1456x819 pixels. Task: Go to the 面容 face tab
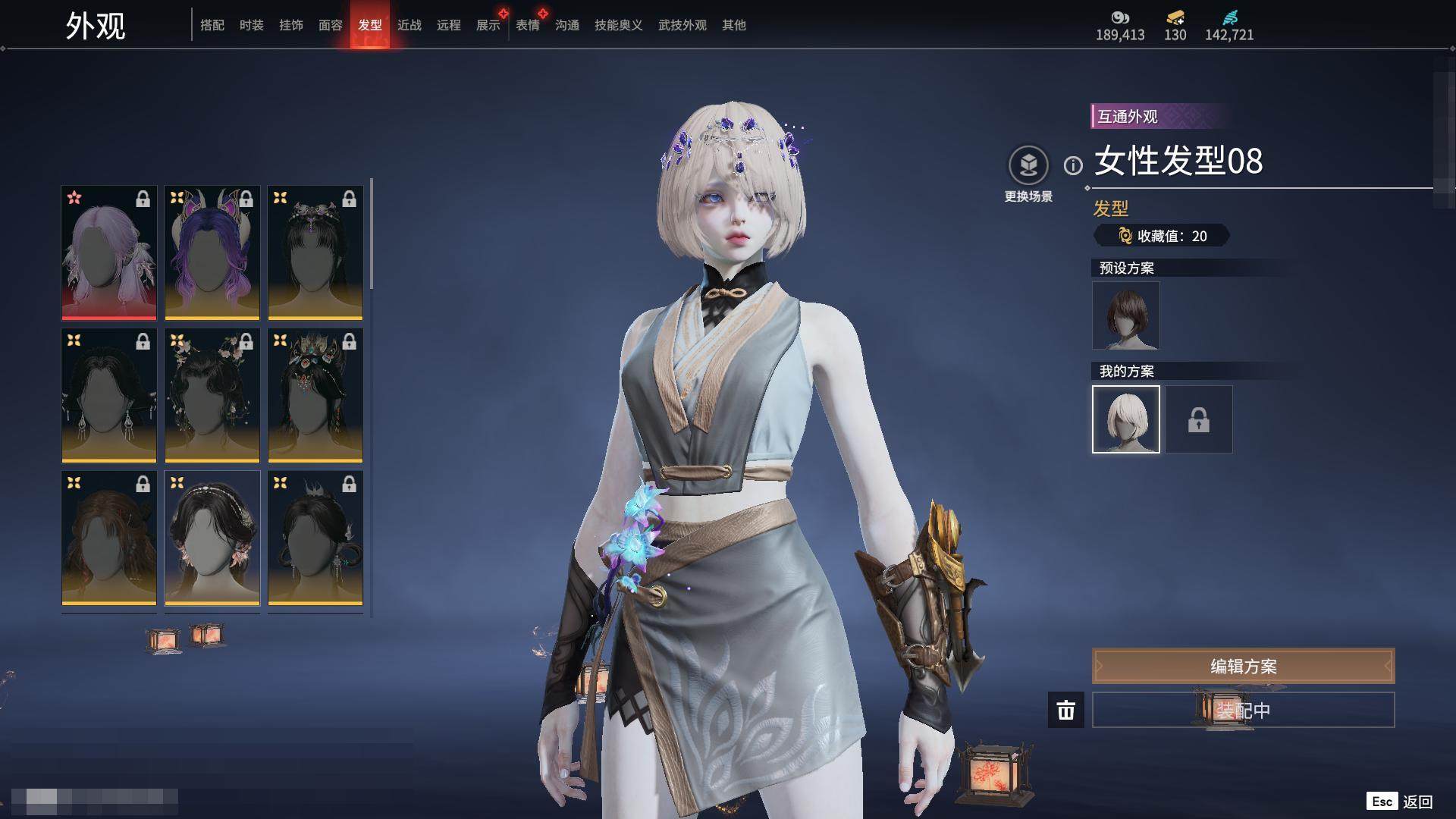pyautogui.click(x=331, y=25)
